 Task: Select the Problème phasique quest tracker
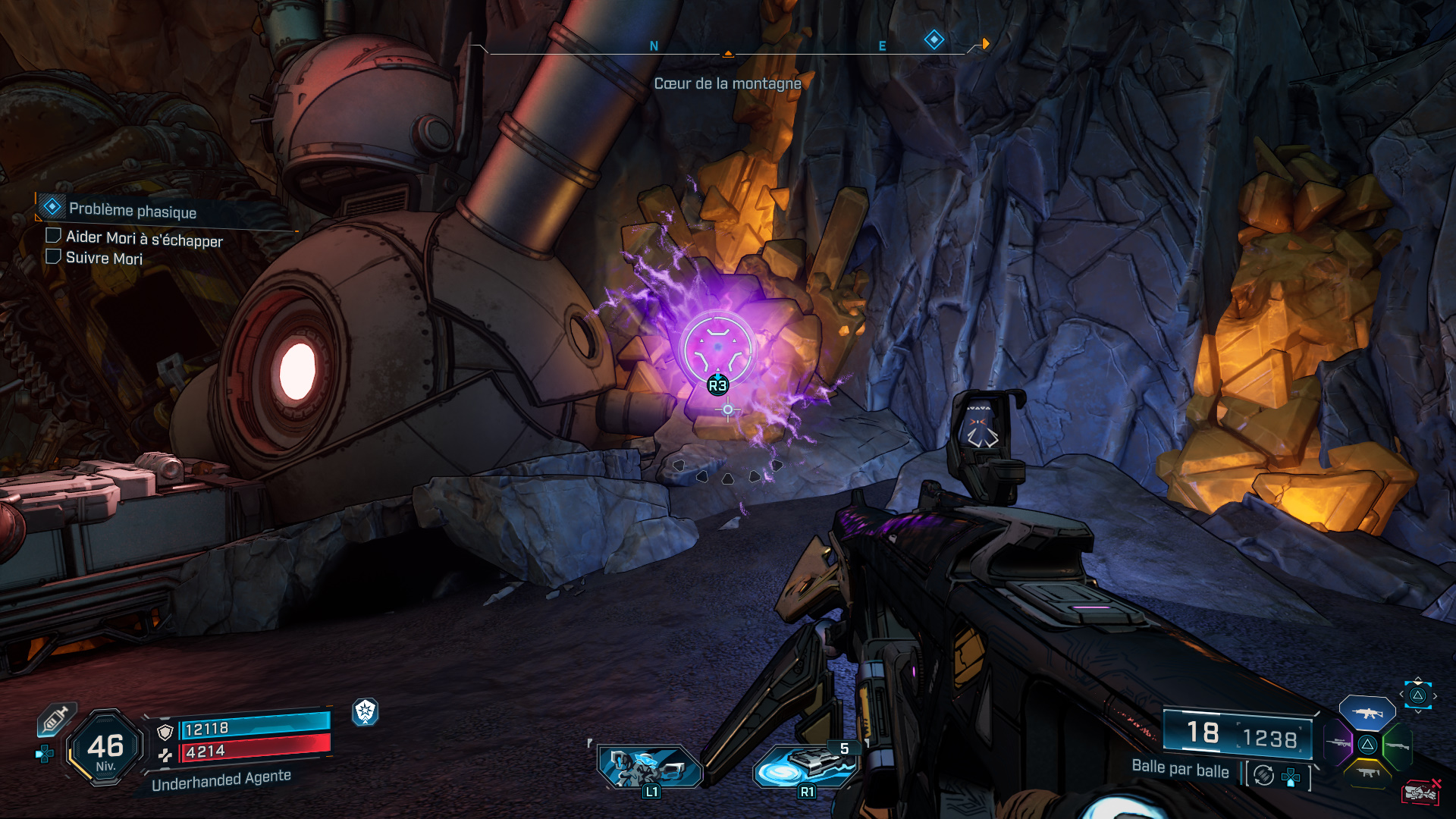132,210
